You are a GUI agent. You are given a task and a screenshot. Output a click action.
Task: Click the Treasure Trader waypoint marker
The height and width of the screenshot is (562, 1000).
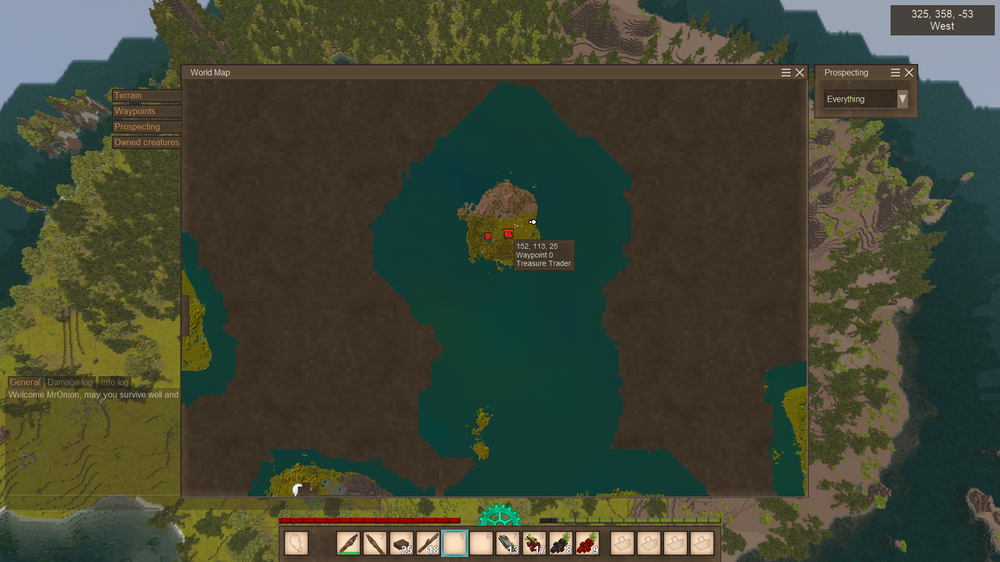(509, 234)
